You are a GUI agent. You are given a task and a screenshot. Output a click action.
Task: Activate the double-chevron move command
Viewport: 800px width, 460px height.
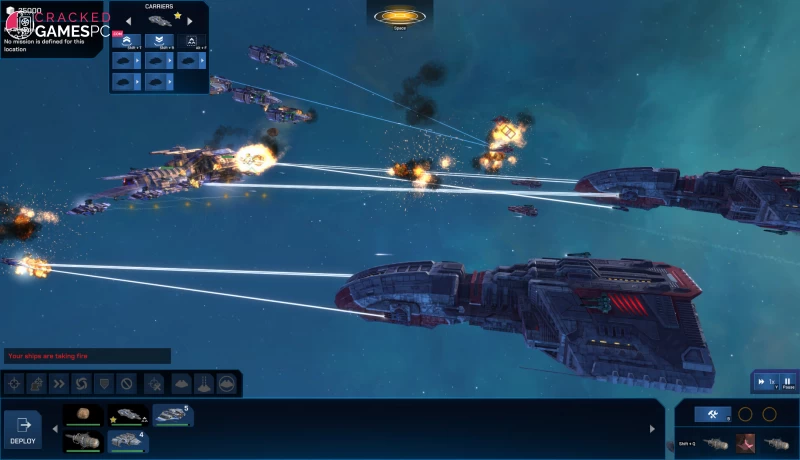click(59, 383)
